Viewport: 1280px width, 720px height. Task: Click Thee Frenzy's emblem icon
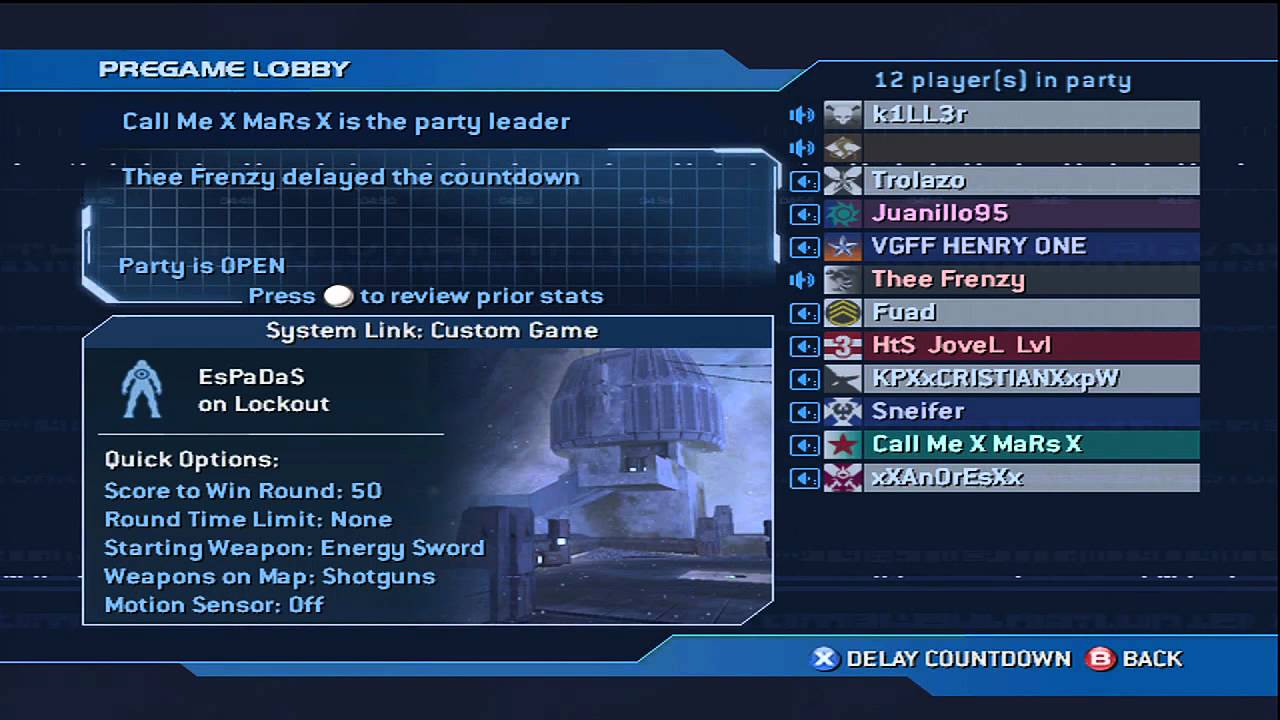[843, 279]
